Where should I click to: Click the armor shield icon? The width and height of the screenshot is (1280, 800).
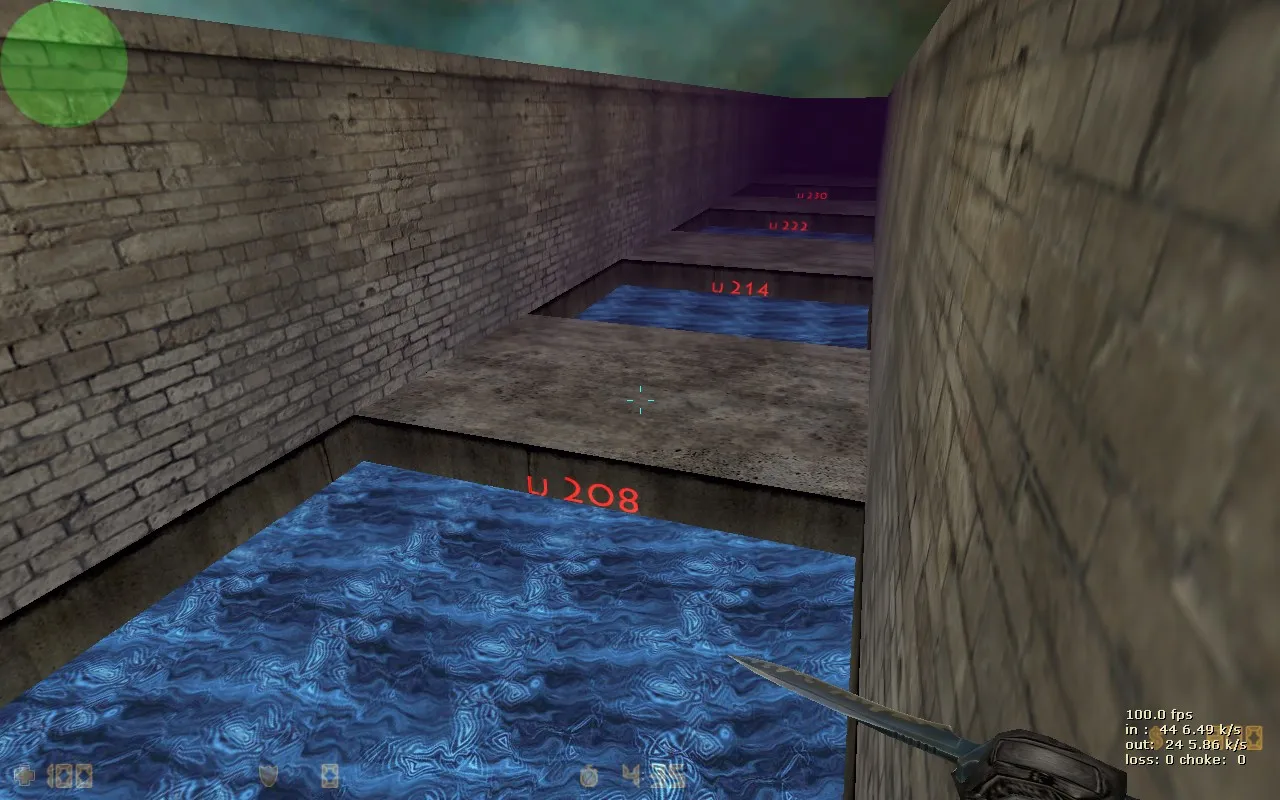click(268, 775)
